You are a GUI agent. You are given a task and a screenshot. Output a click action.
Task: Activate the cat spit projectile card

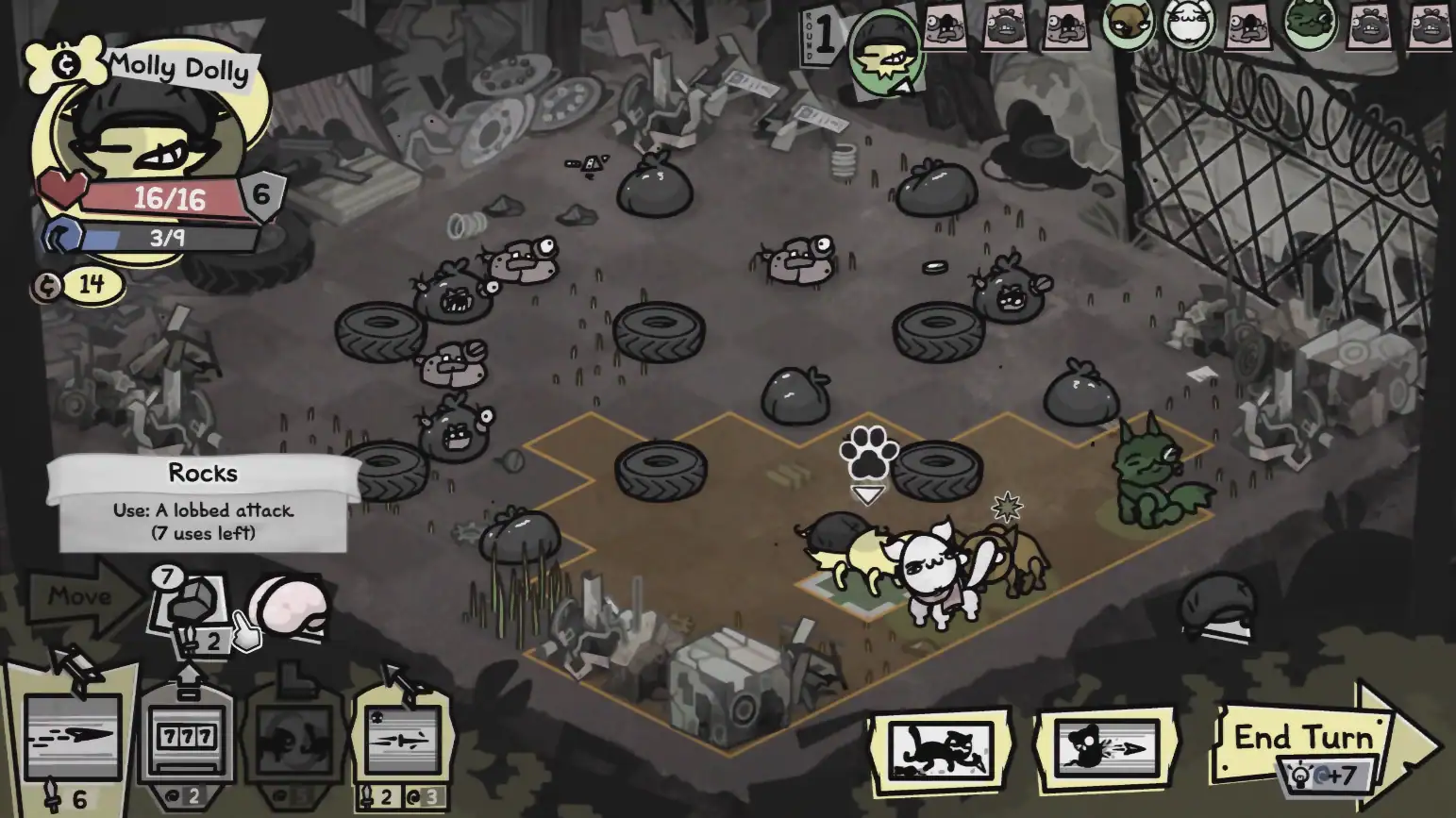pyautogui.click(x=1107, y=749)
